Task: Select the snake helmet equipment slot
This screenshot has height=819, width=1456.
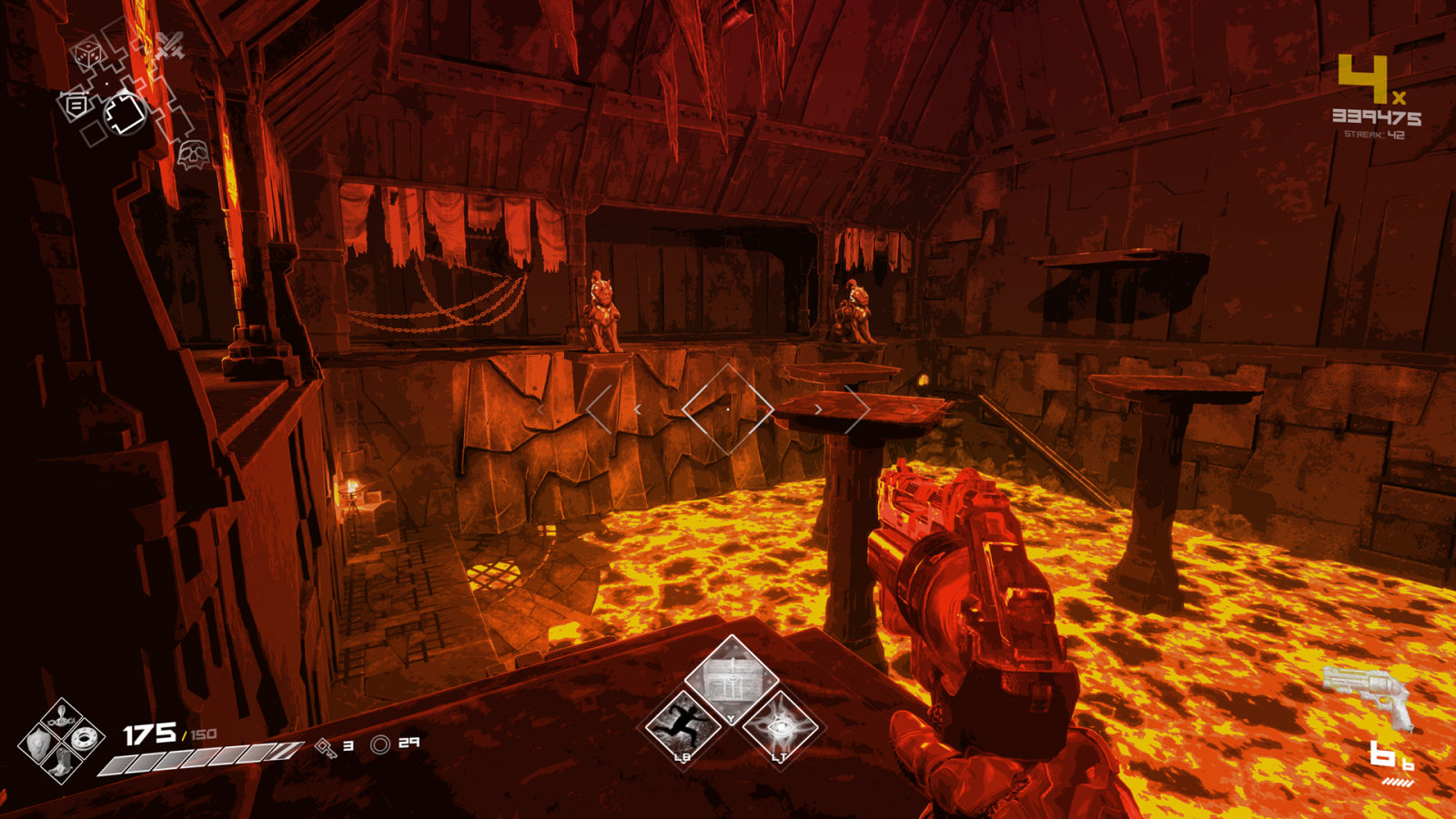Action: pyautogui.click(x=61, y=719)
